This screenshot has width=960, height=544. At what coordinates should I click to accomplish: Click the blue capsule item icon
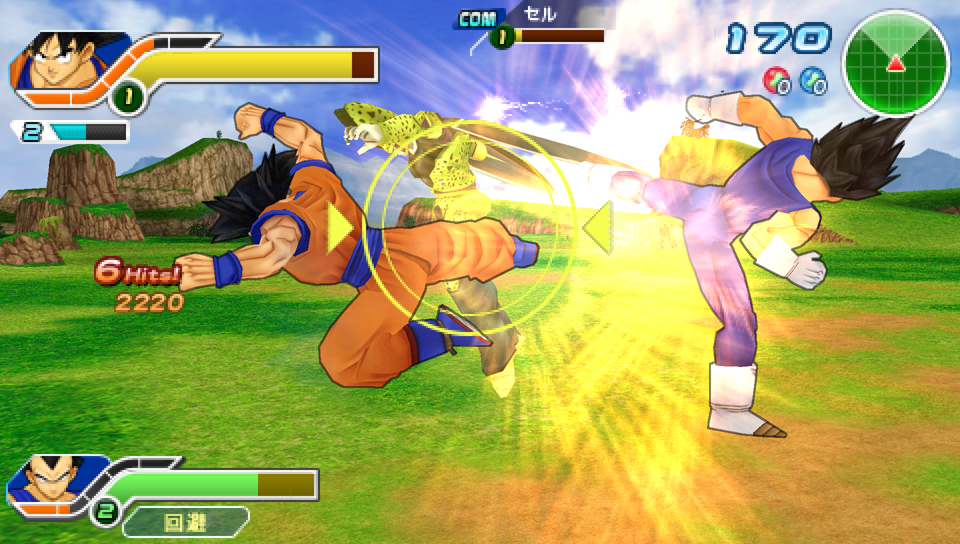[814, 80]
